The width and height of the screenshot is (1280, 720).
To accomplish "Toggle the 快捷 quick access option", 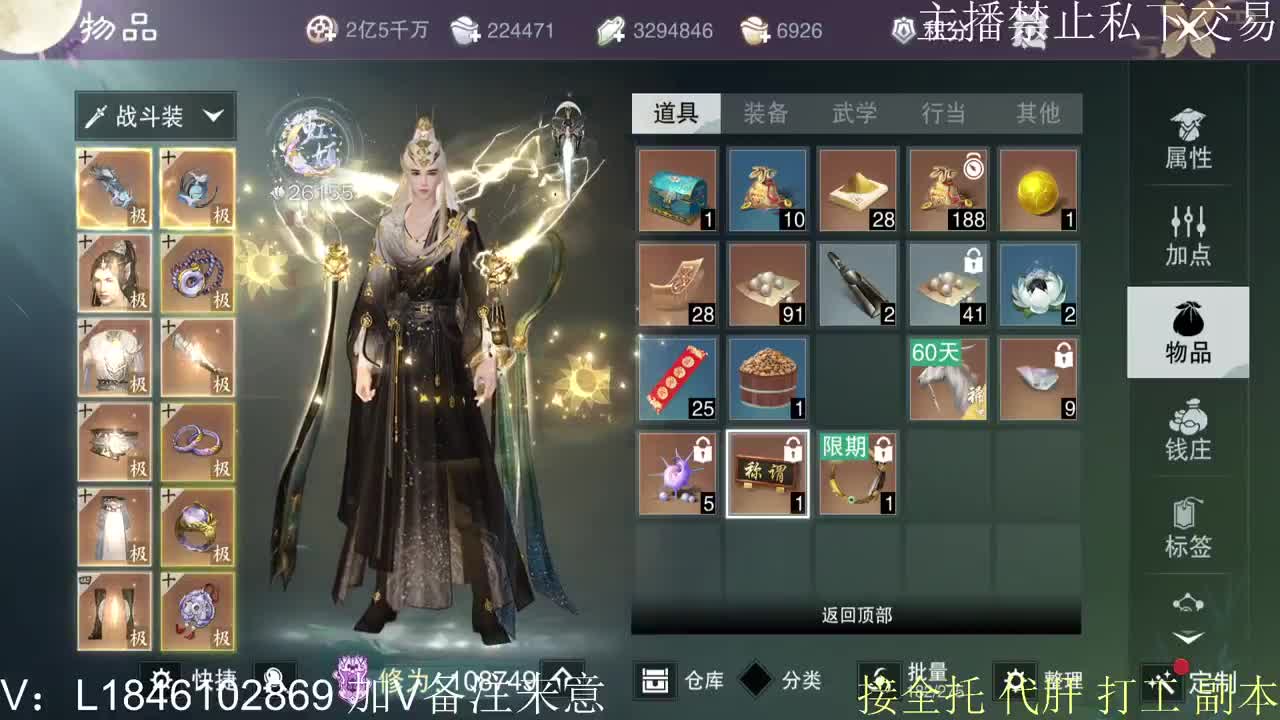I will pos(155,678).
